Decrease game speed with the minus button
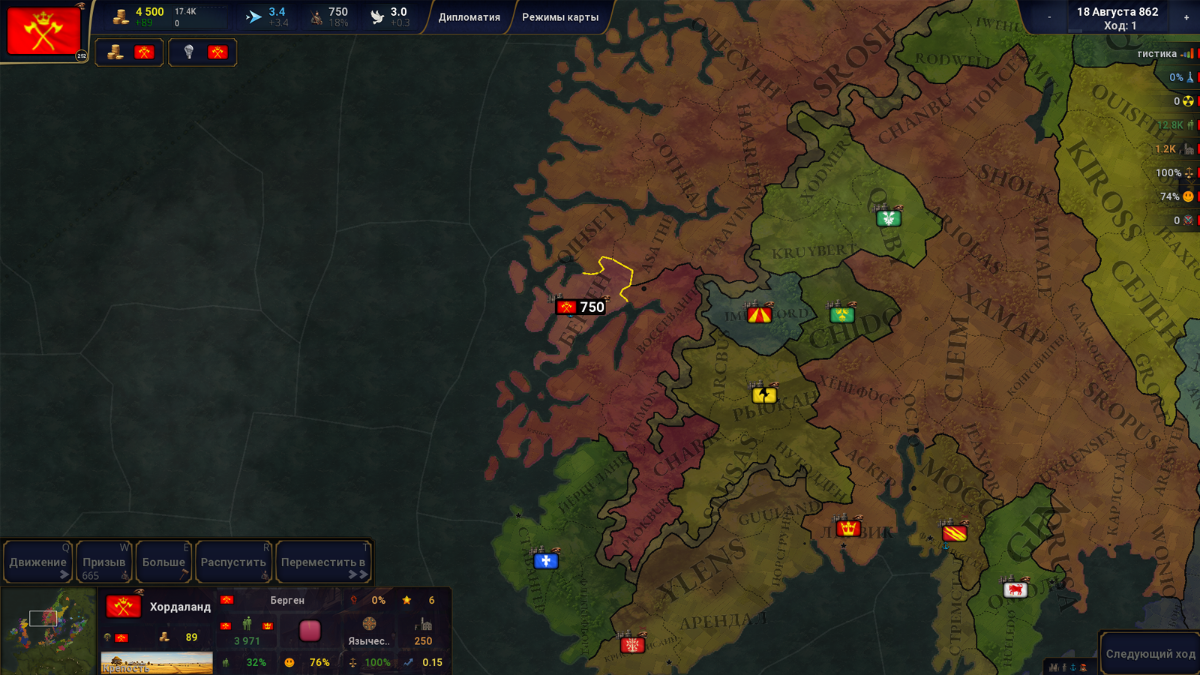The width and height of the screenshot is (1200, 675). coord(1049,17)
